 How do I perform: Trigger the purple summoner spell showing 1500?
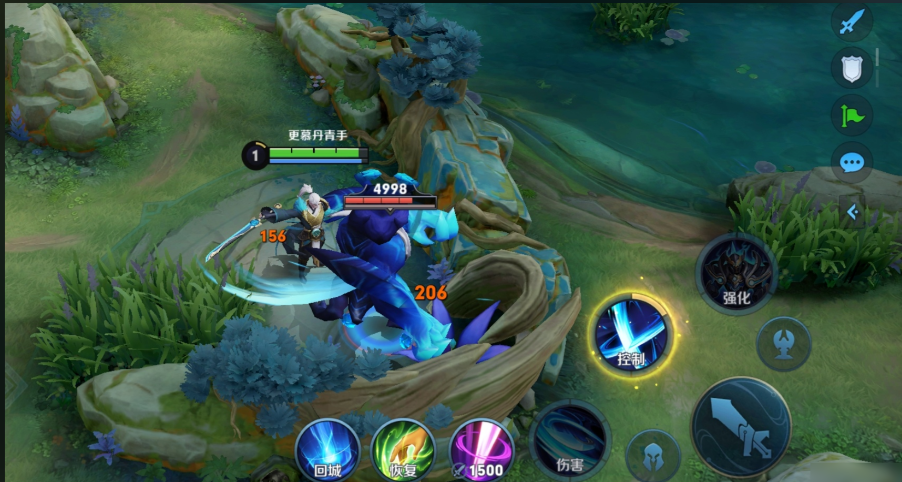[482, 446]
